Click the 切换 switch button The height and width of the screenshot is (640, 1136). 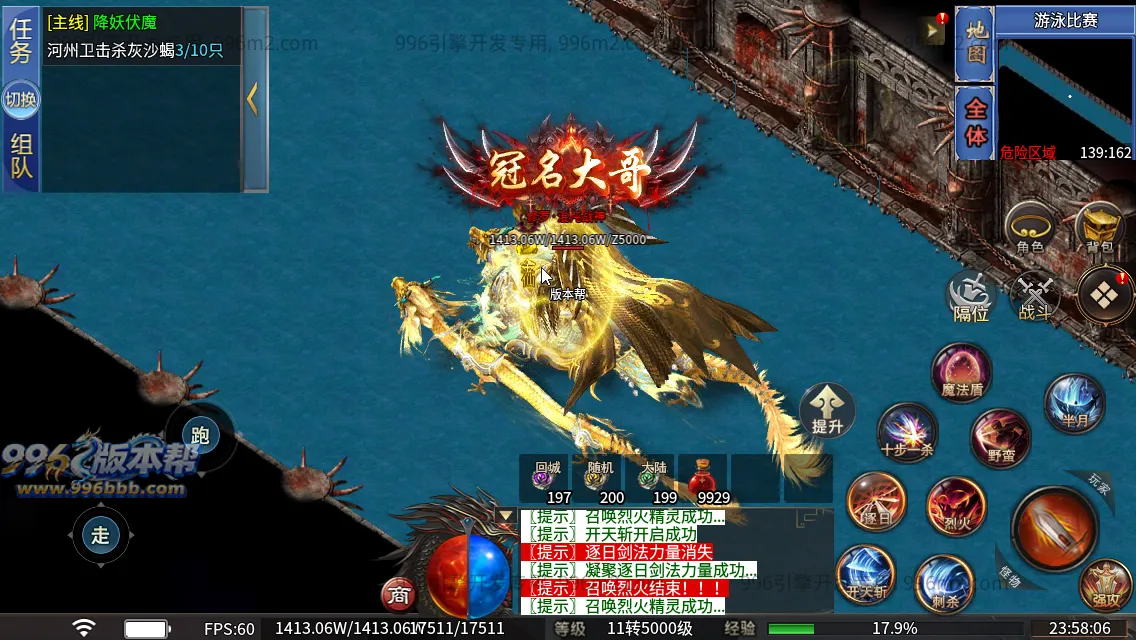21,99
